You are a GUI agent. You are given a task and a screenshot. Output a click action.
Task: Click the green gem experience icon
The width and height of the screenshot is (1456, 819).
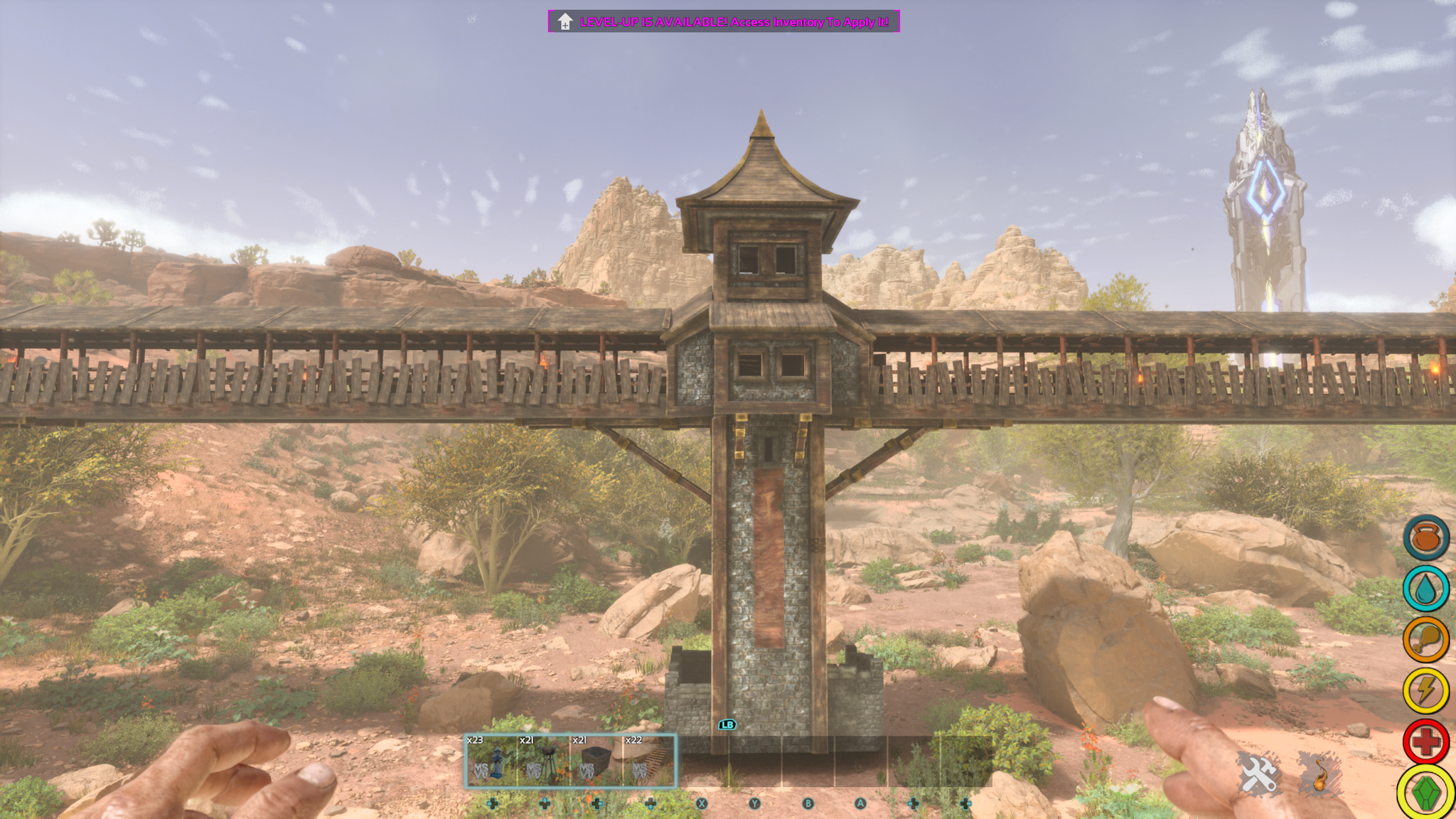(1425, 792)
